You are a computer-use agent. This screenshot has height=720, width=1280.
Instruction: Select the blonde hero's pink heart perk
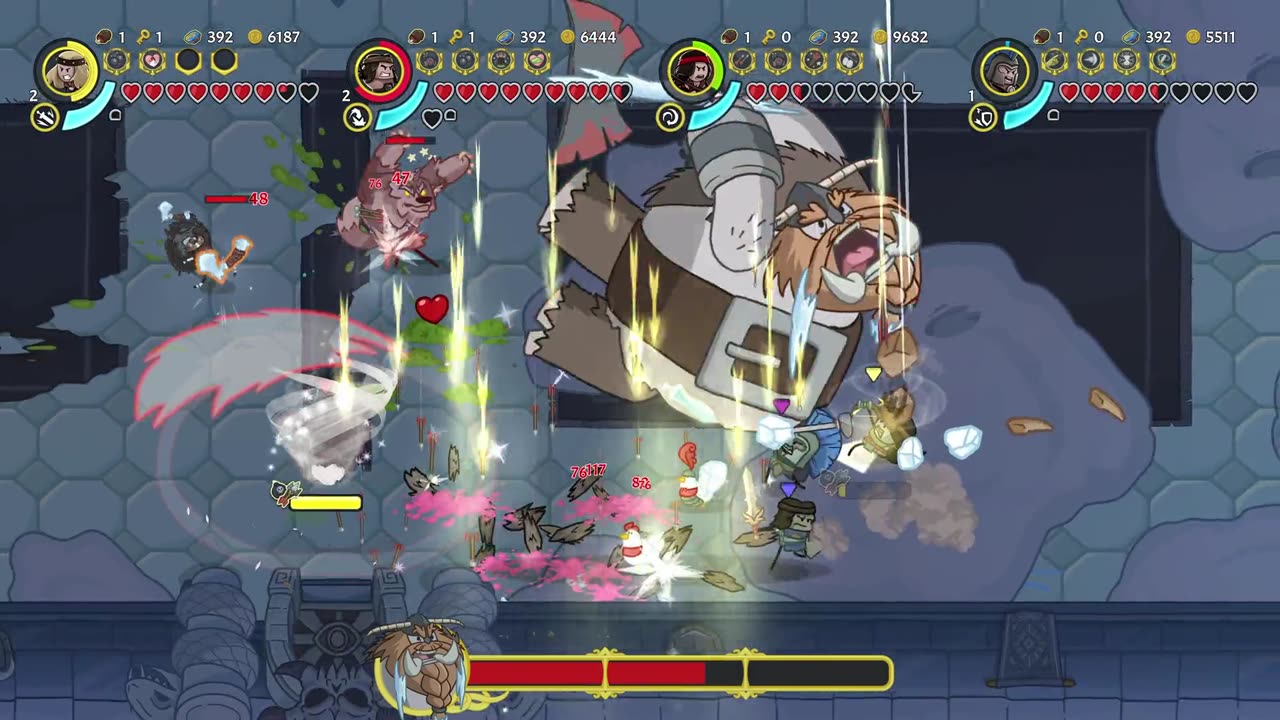pos(152,61)
